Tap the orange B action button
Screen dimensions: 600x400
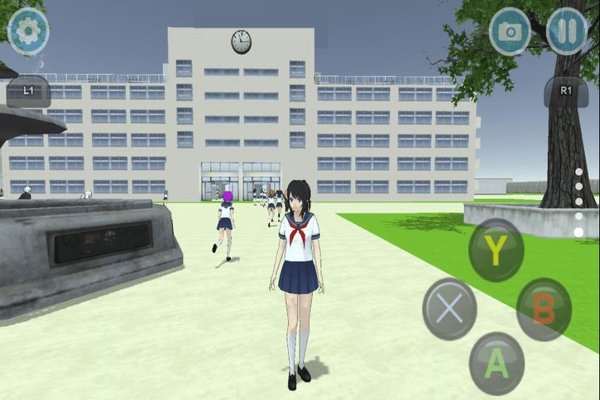[544, 309]
